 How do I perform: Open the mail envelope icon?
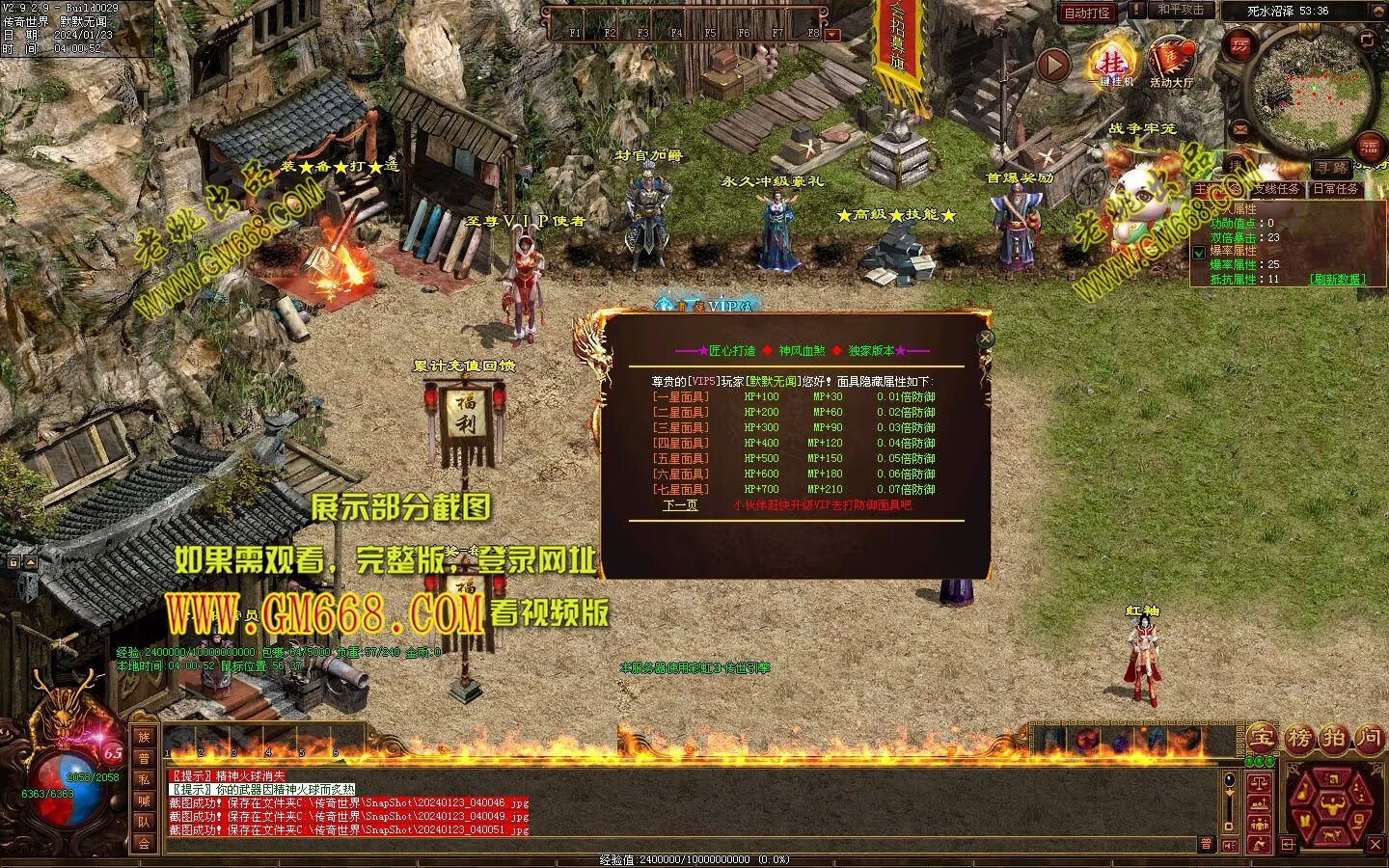[1239, 128]
